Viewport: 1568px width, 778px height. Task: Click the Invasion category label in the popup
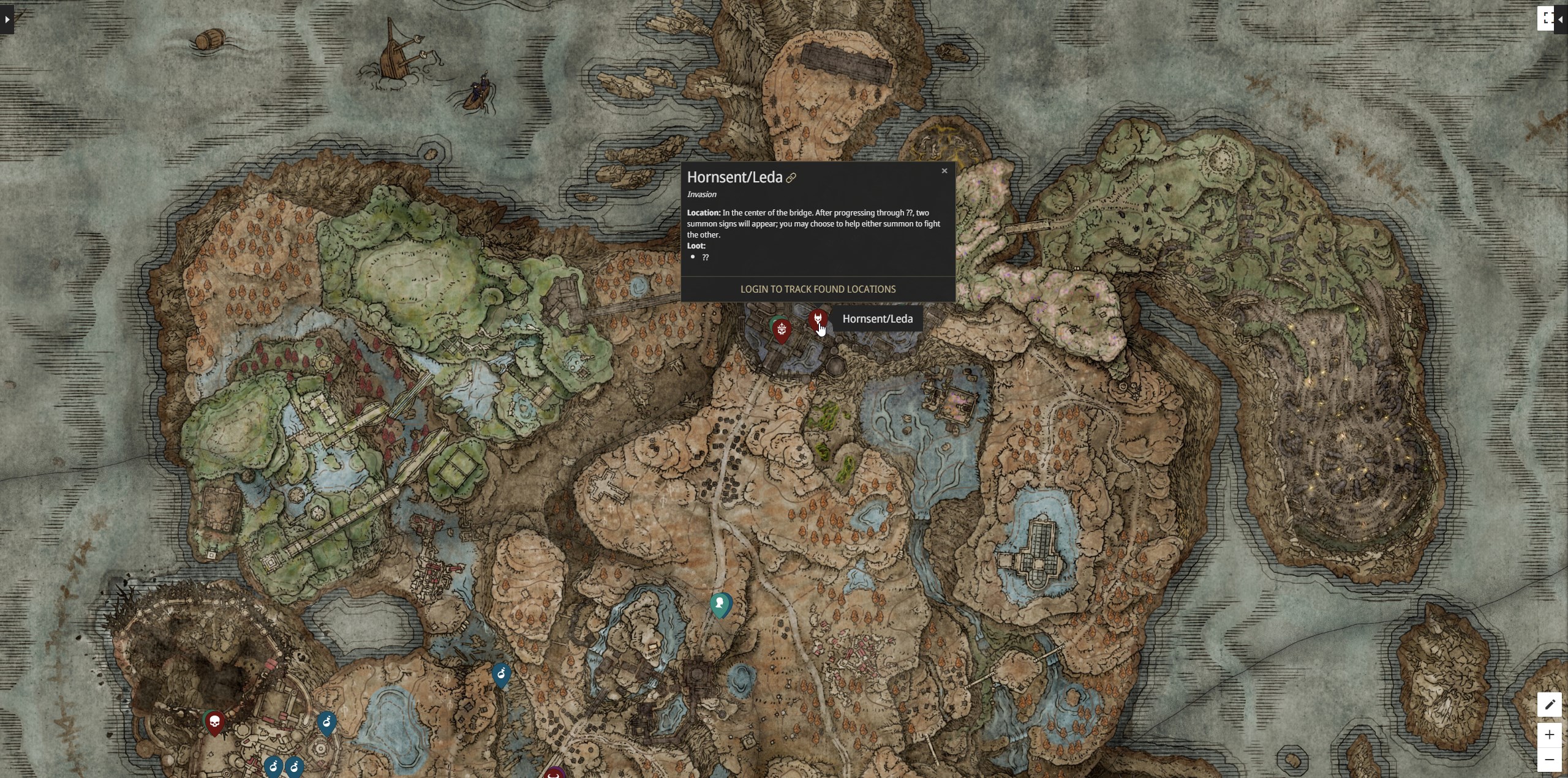(x=701, y=194)
